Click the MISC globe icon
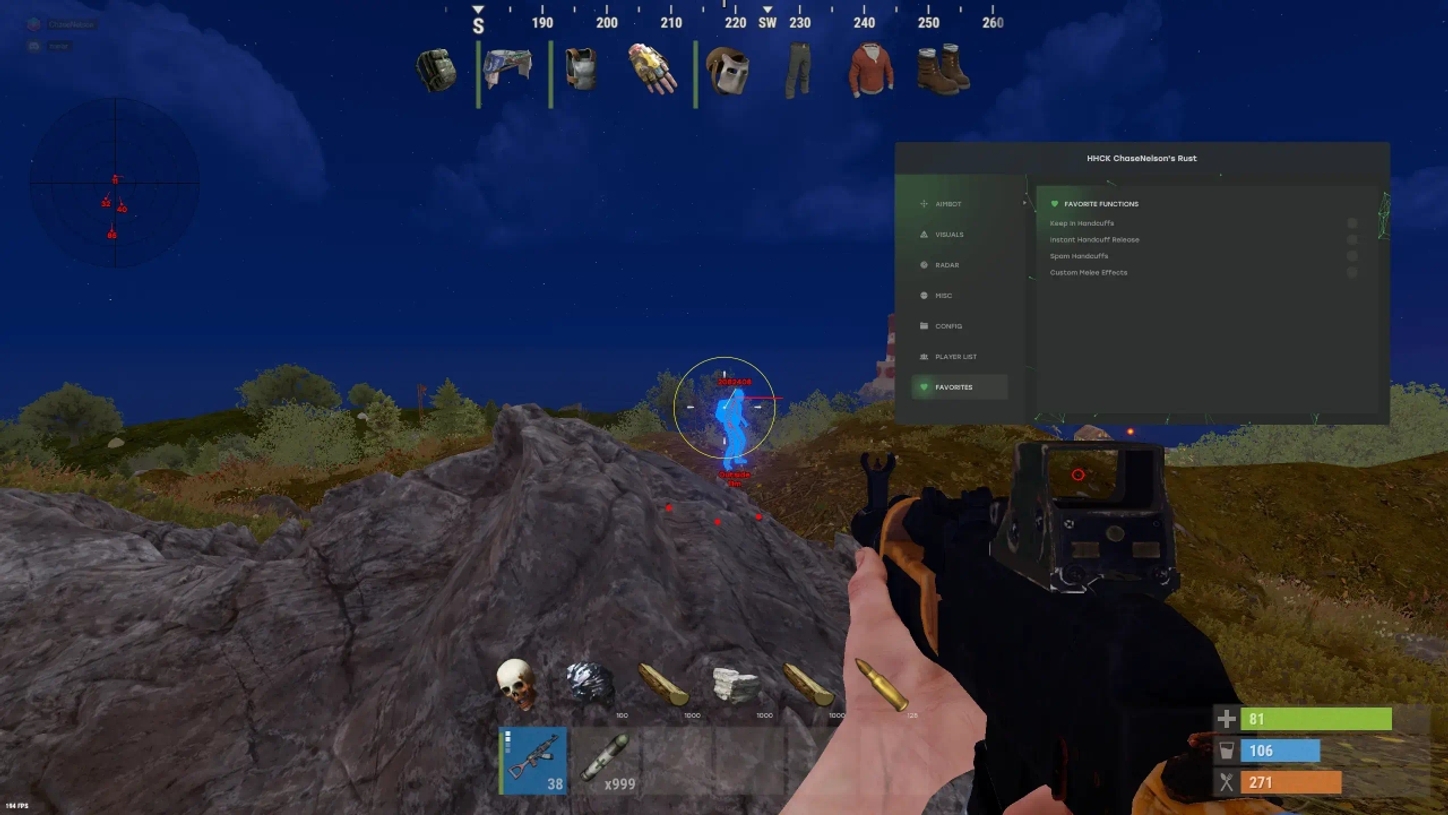Screen dimensions: 1448x815 pyautogui.click(x=922, y=295)
